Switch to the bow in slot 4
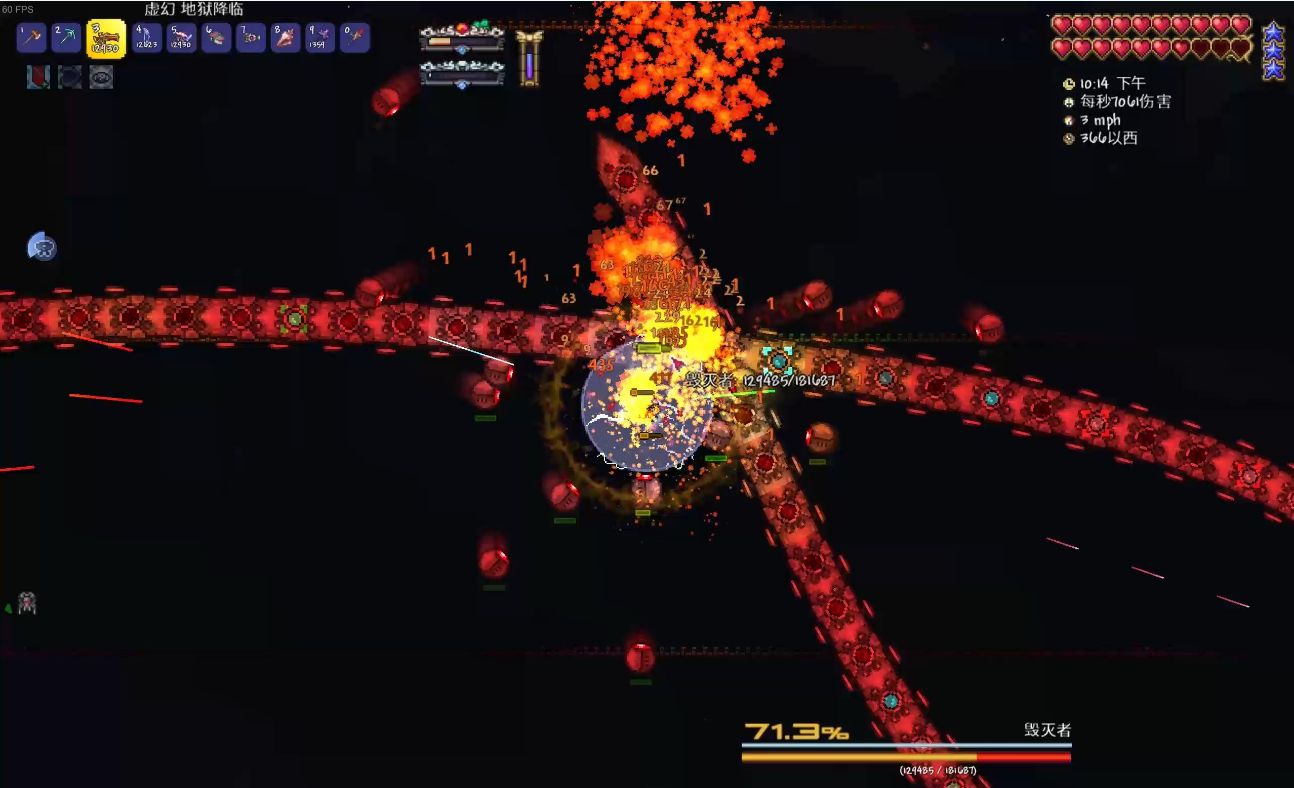This screenshot has width=1294, height=788. coord(147,38)
